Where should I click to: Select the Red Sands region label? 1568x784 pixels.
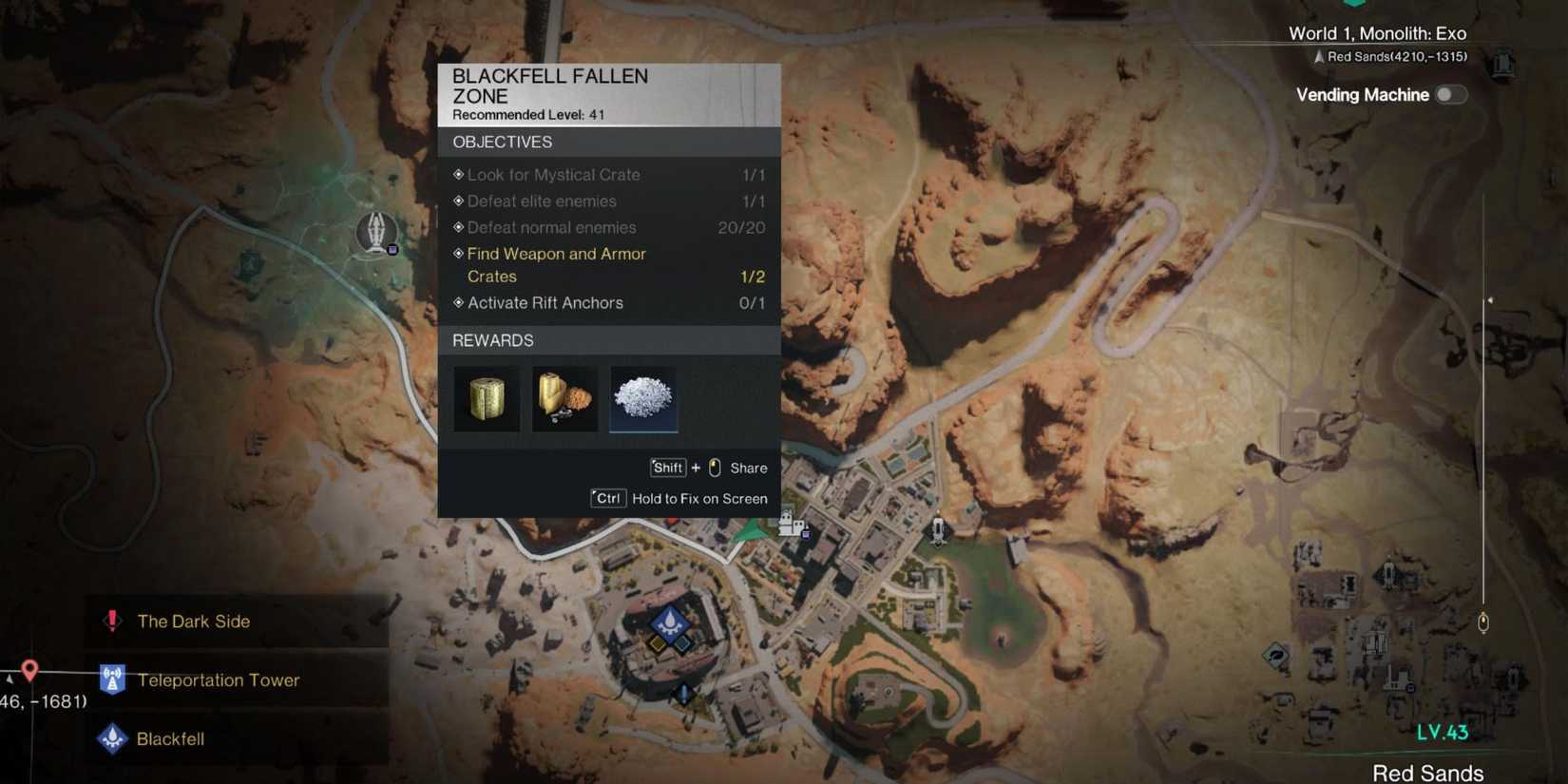[x=1427, y=773]
